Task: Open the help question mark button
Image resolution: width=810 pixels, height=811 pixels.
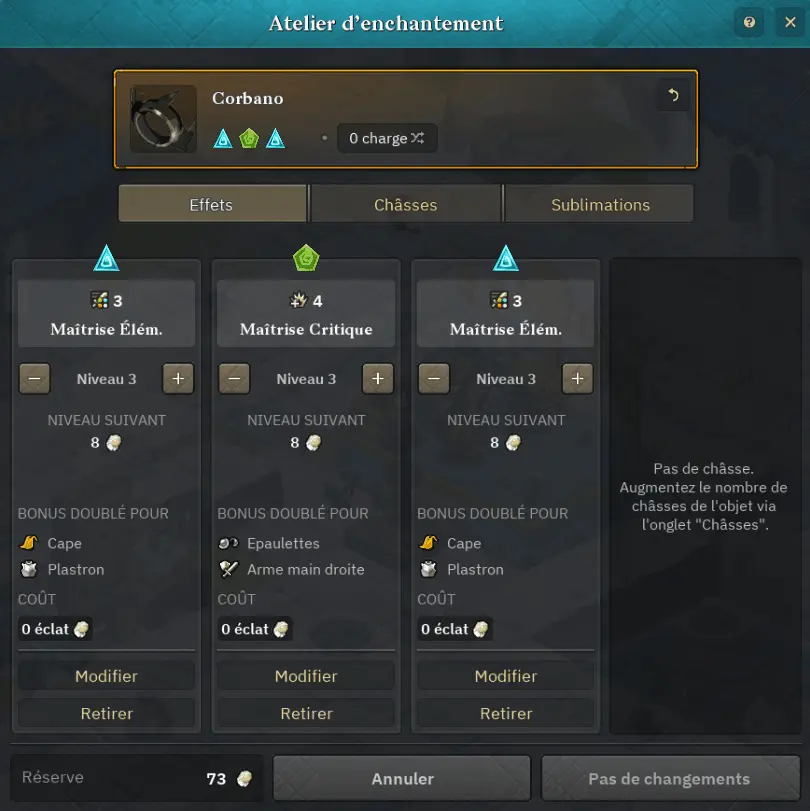Action: pyautogui.click(x=750, y=23)
